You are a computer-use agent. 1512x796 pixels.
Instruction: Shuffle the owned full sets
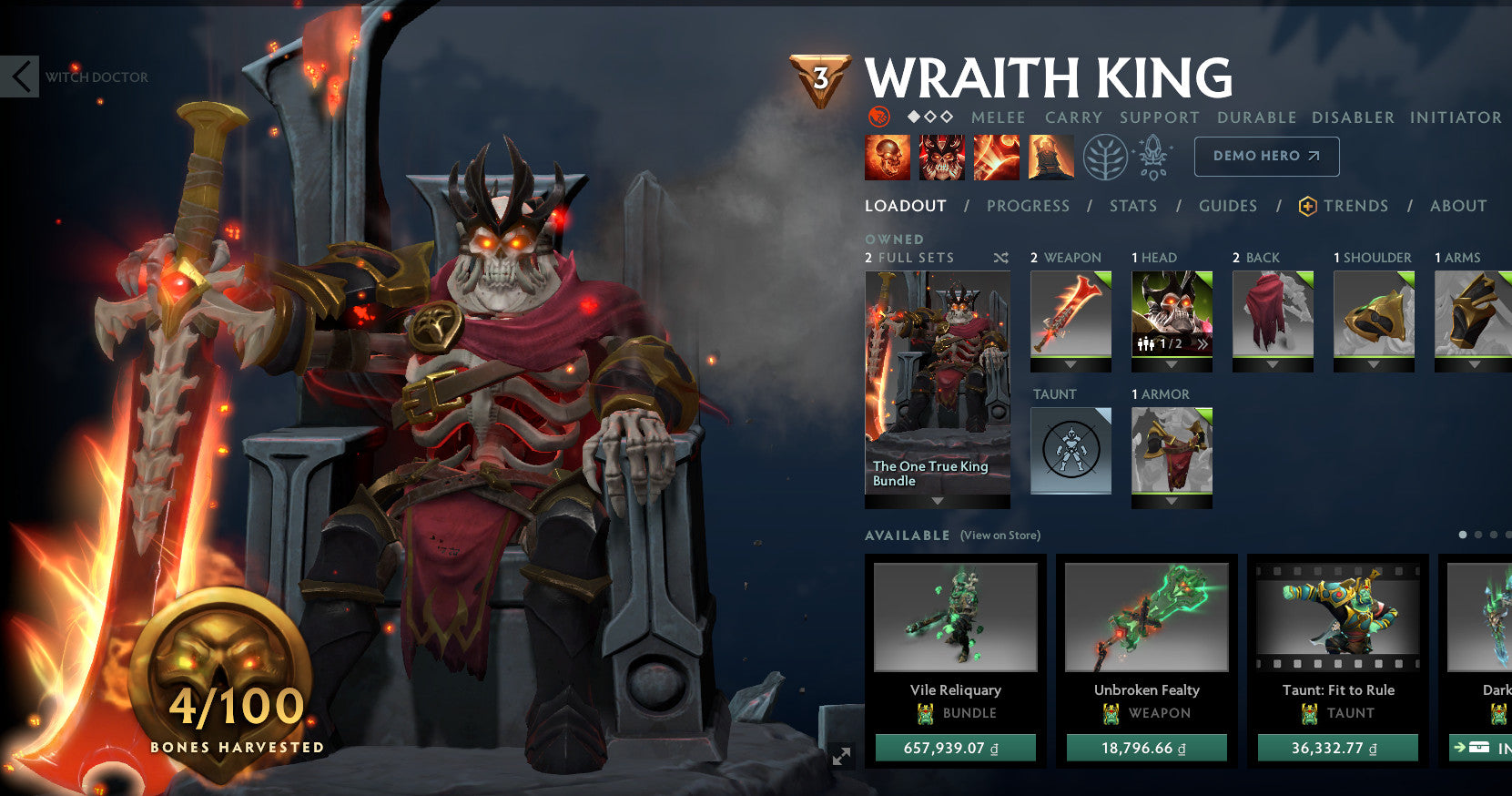pyautogui.click(x=1000, y=258)
